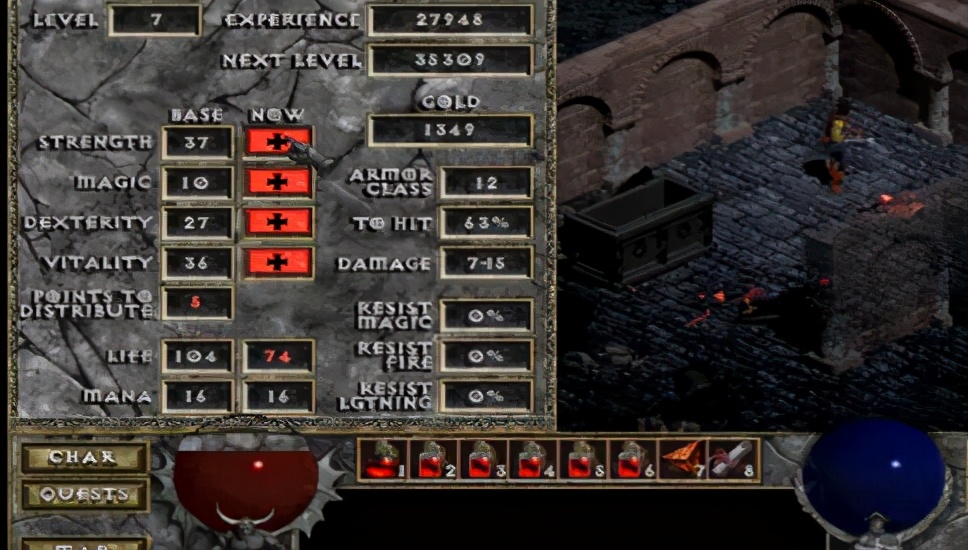Raise Dexterity using the red plus button
Image resolution: width=968 pixels, height=550 pixels.
pyautogui.click(x=277, y=222)
